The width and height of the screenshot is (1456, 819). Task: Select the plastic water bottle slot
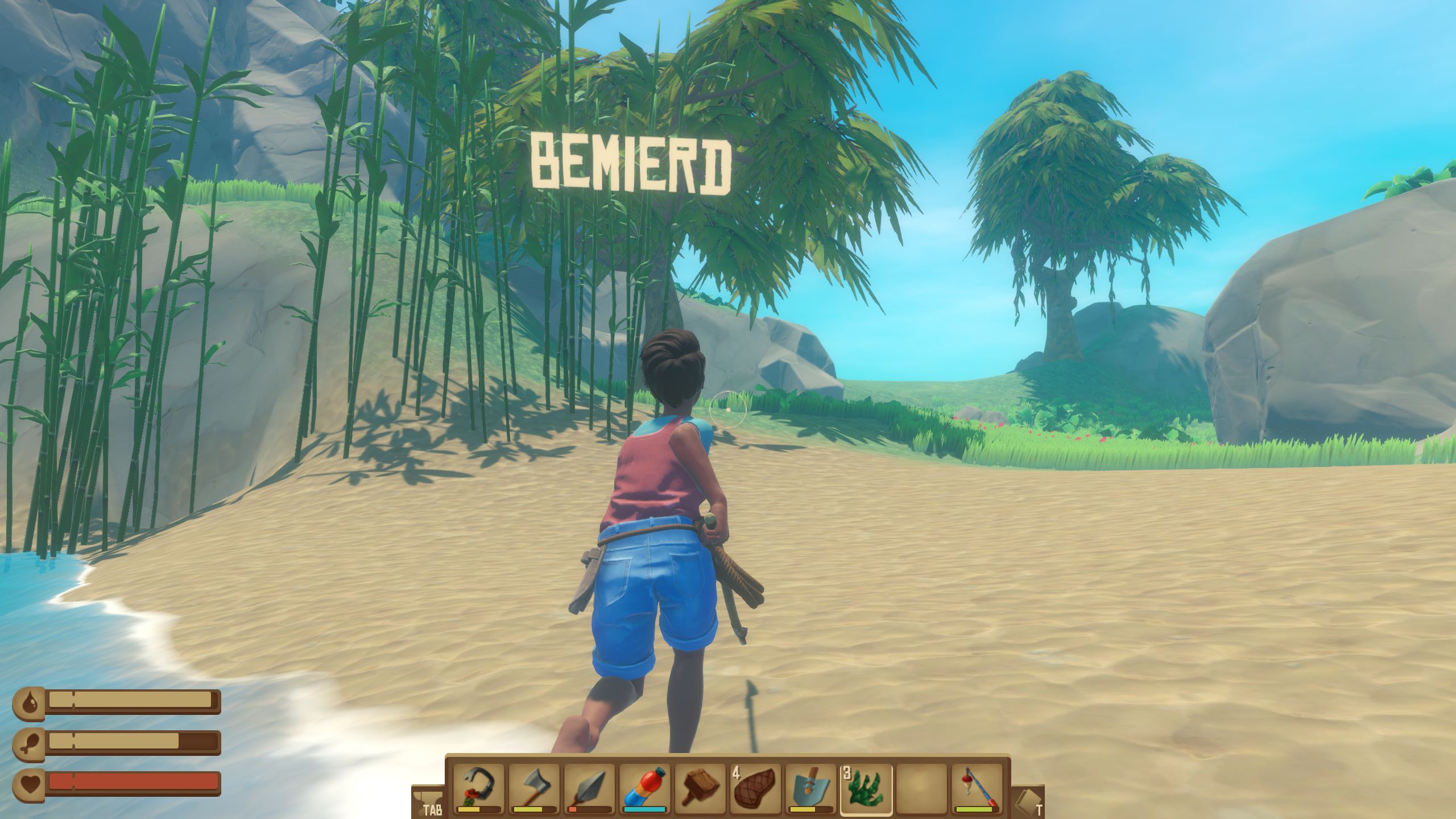point(645,788)
